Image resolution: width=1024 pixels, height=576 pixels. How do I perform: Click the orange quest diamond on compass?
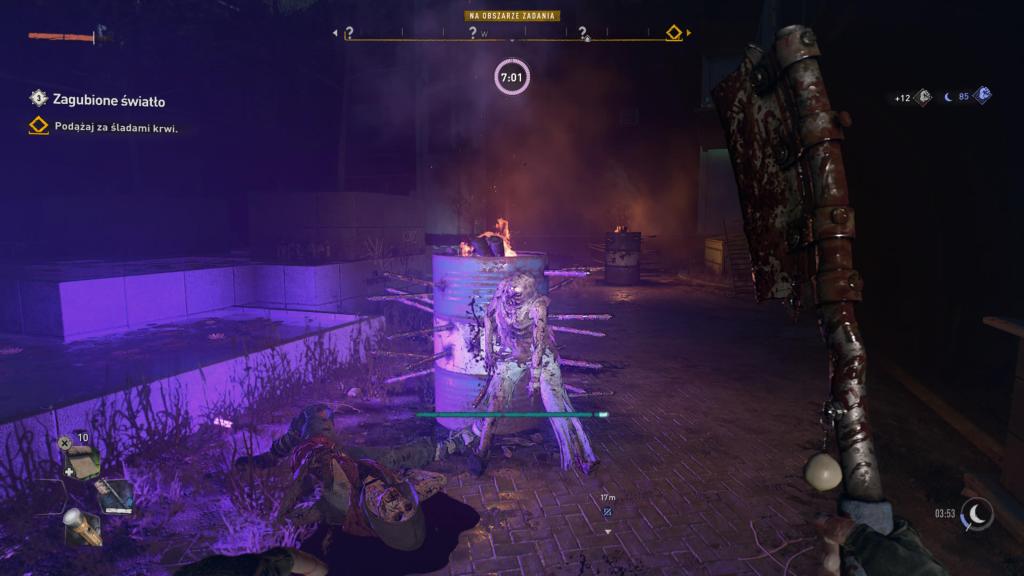[x=674, y=33]
